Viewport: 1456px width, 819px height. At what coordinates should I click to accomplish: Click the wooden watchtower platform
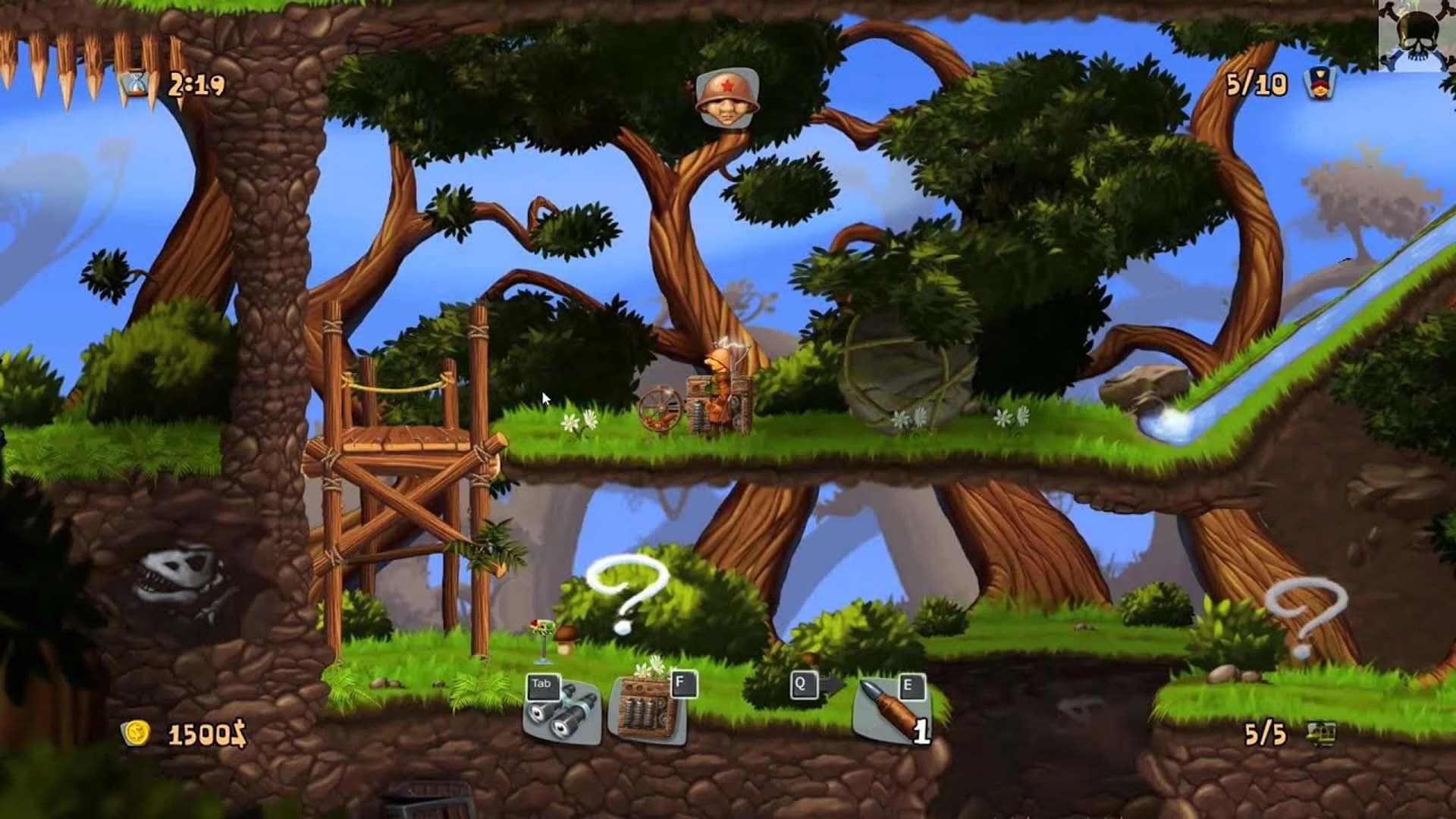[402, 440]
